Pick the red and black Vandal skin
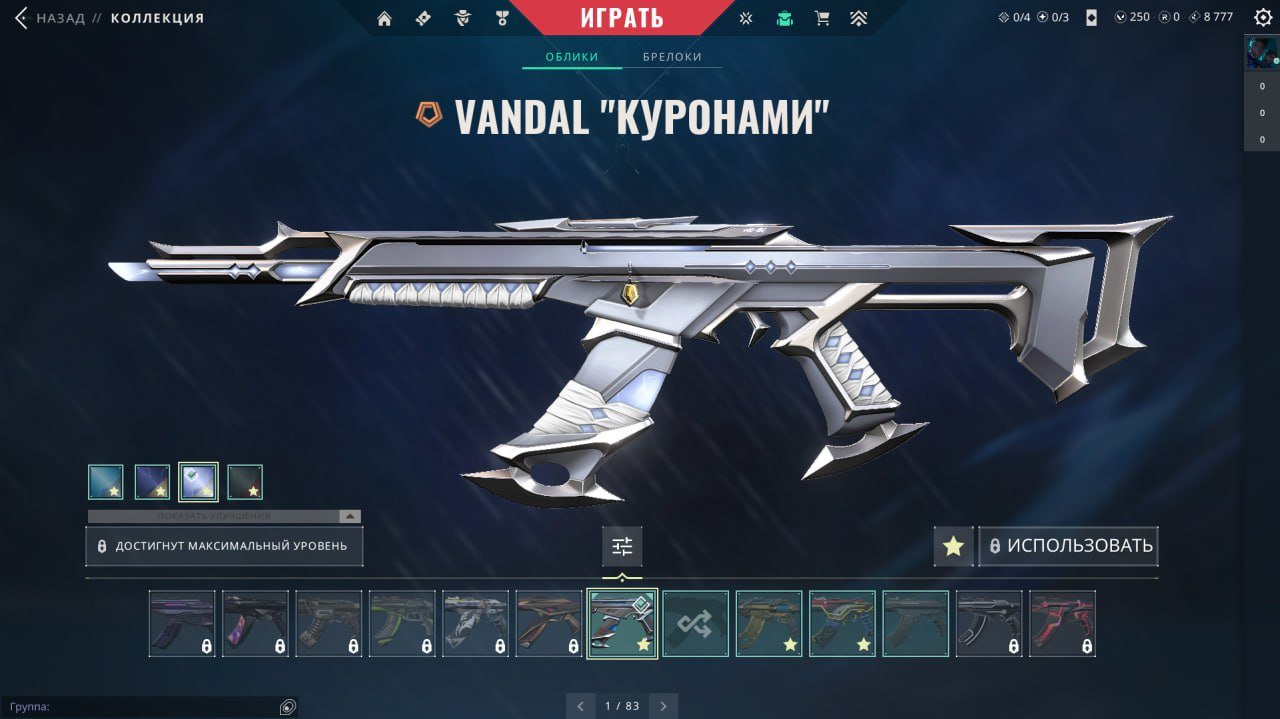Image resolution: width=1280 pixels, height=719 pixels. tap(1062, 623)
